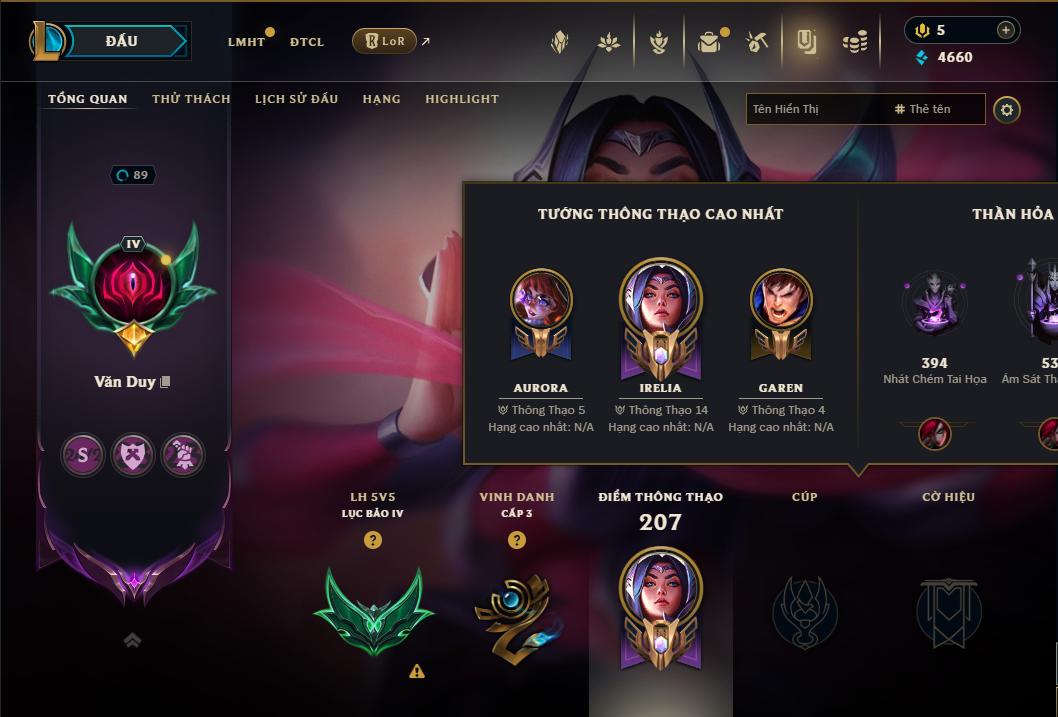Click the ĐẤU play button
1058x717 pixels.
(x=121, y=41)
